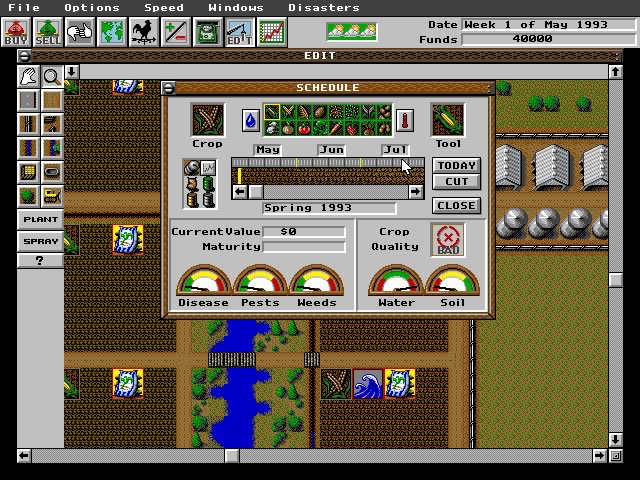Select the thermometer icon in Schedule
Viewport: 640px width, 480px height.
coord(405,121)
